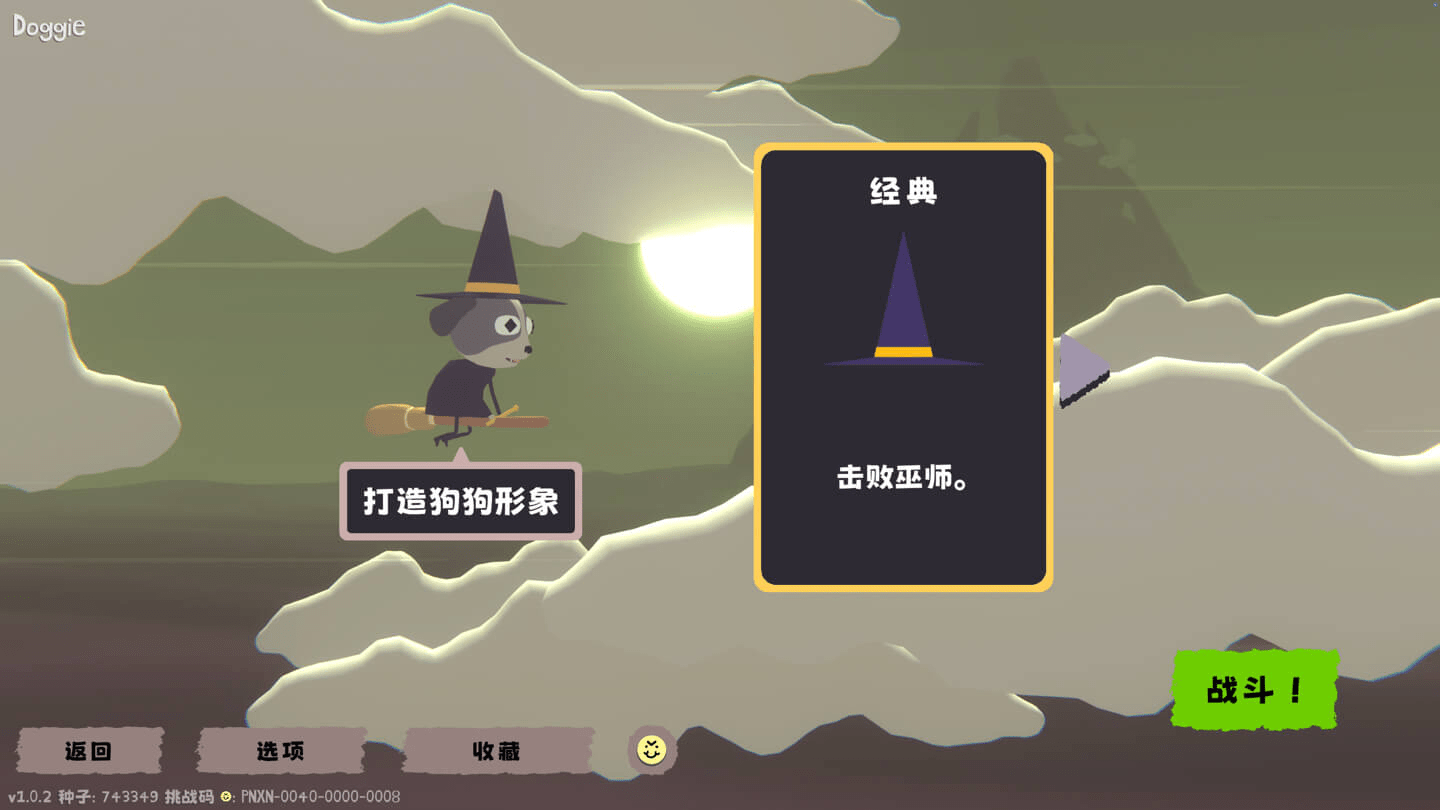Image resolution: width=1440 pixels, height=810 pixels.
Task: Click the version label v1.0.2
Action: coord(30,795)
